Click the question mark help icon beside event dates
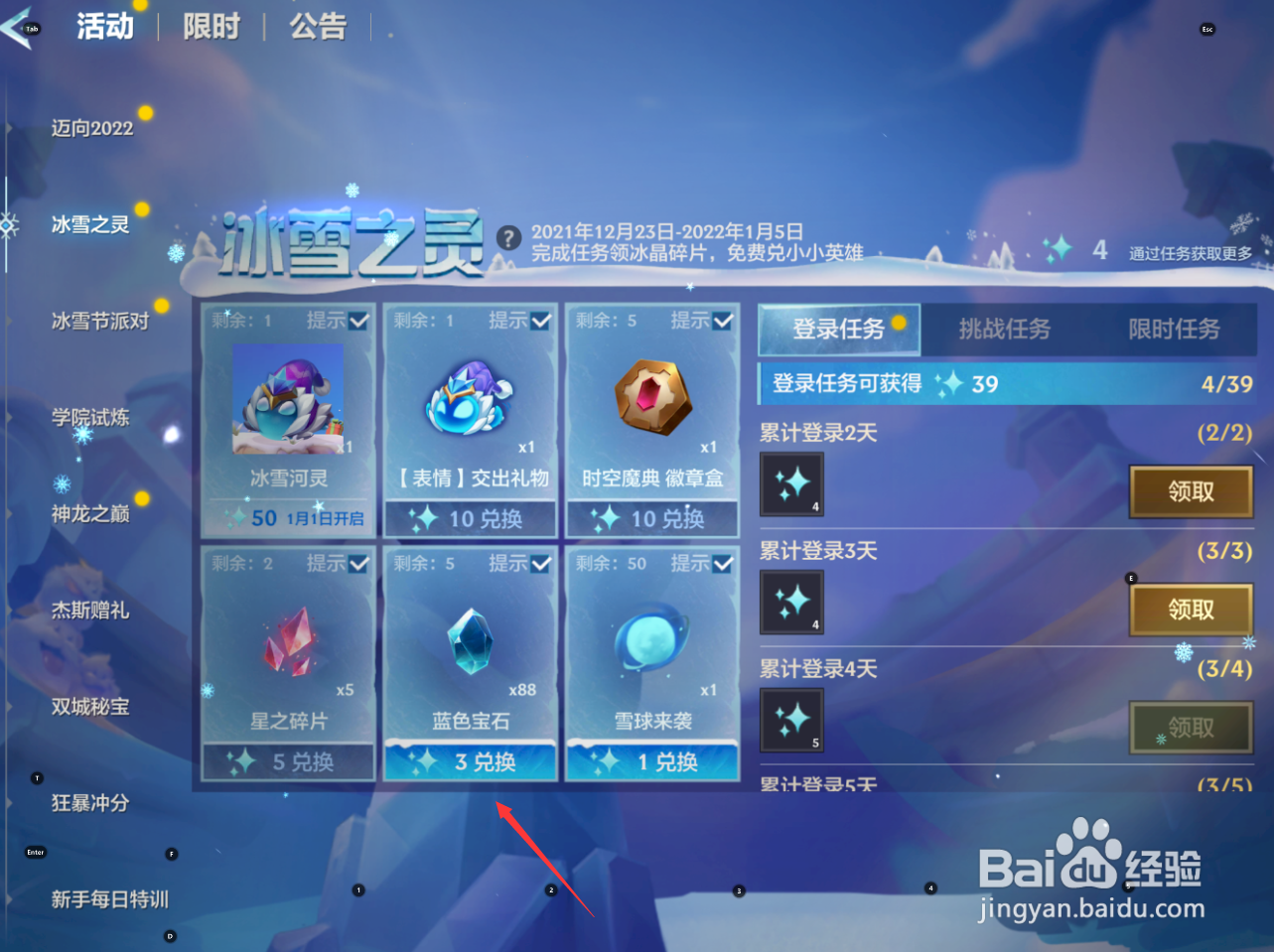The image size is (1274, 952). [509, 237]
